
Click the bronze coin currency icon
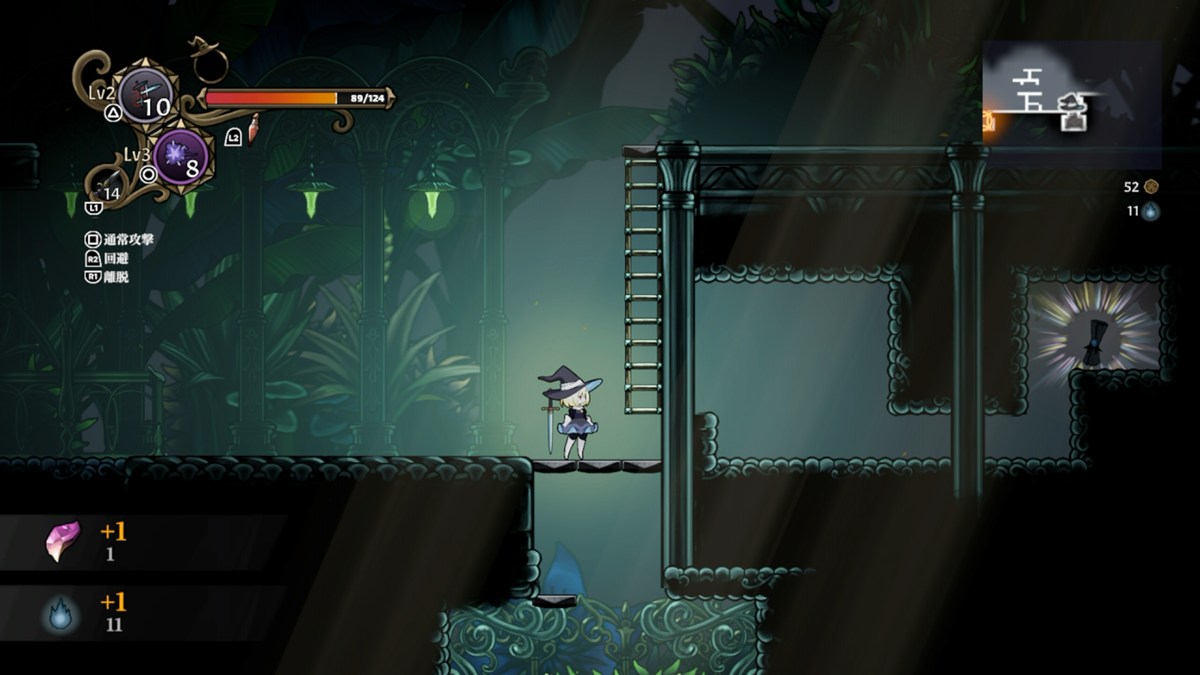coord(1151,186)
